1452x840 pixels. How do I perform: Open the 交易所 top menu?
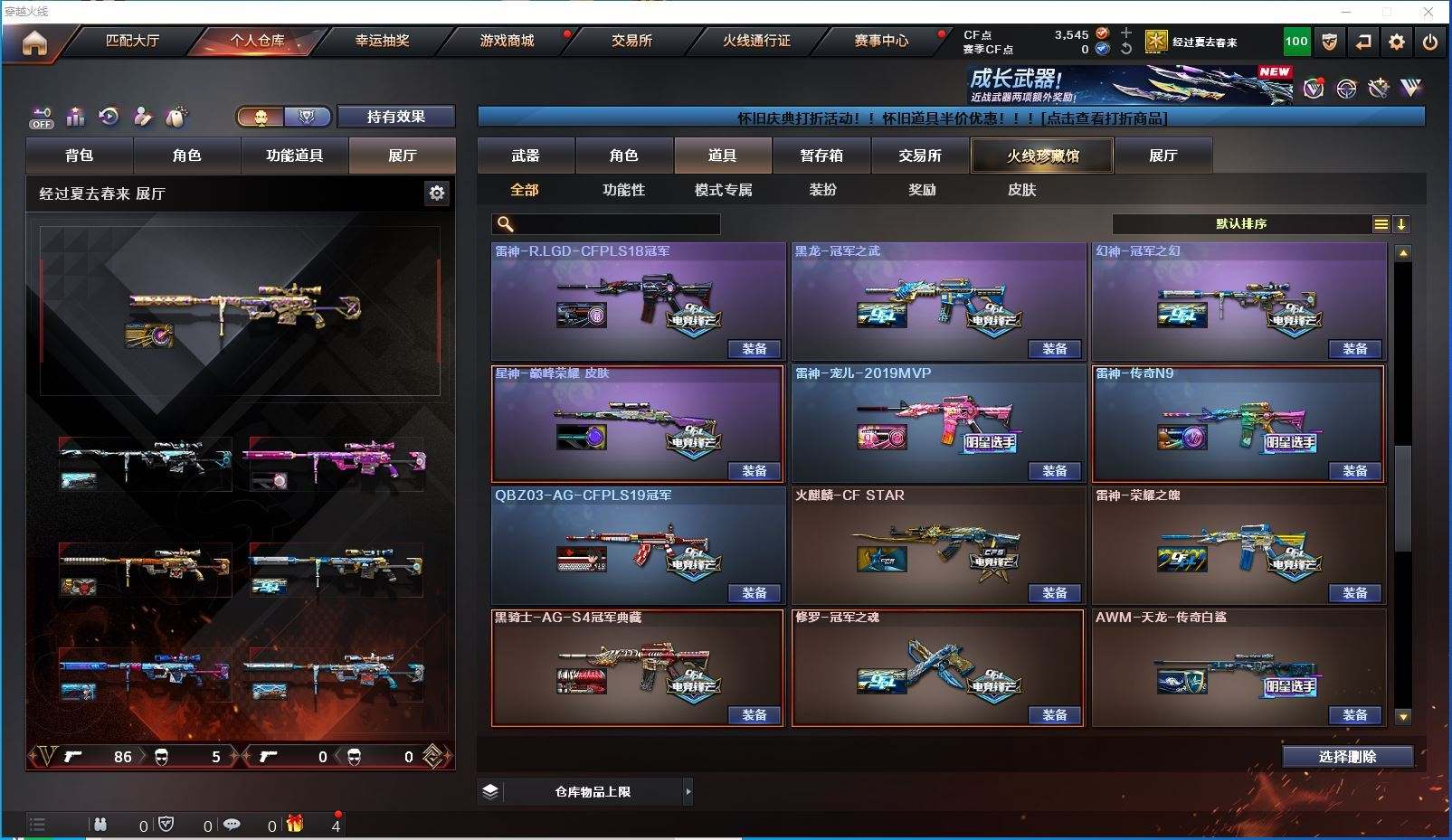point(631,41)
